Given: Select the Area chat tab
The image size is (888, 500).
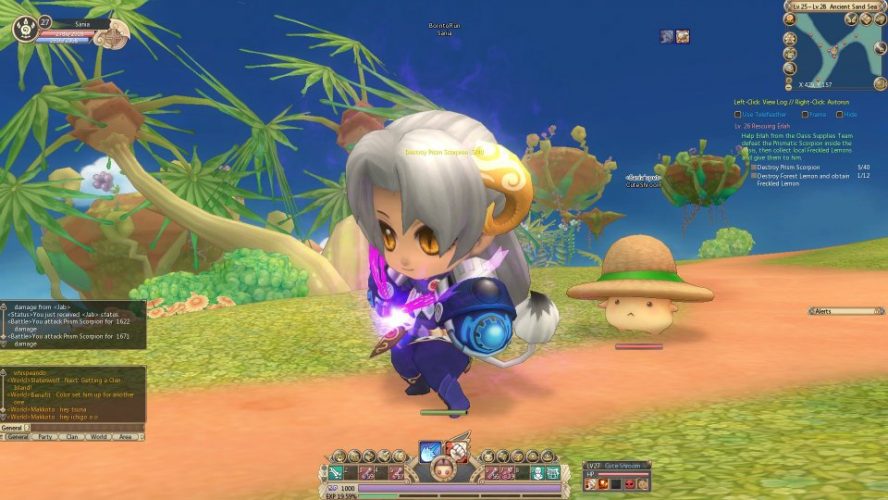Looking at the screenshot, I should [126, 437].
